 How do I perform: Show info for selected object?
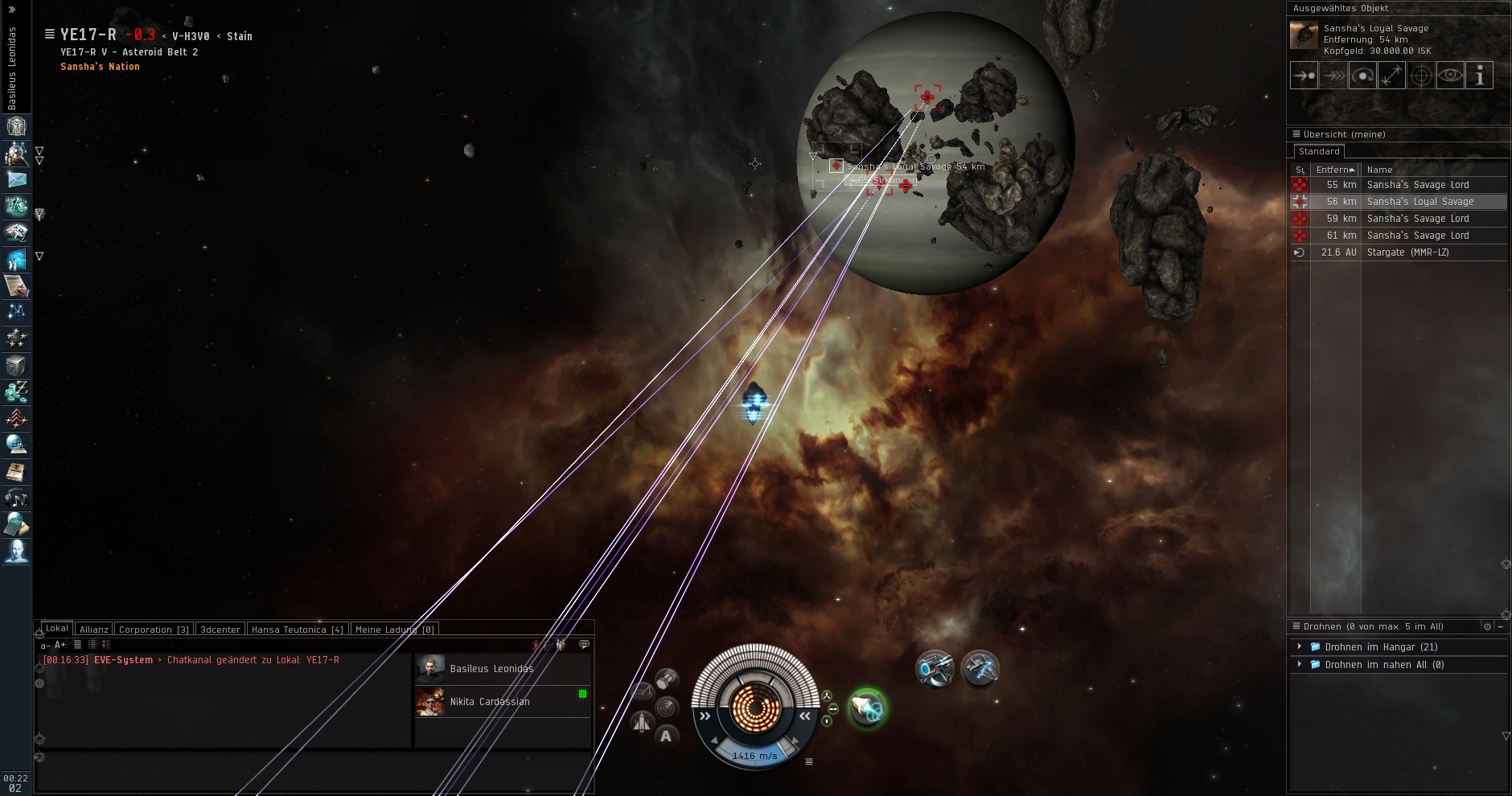click(x=1479, y=76)
